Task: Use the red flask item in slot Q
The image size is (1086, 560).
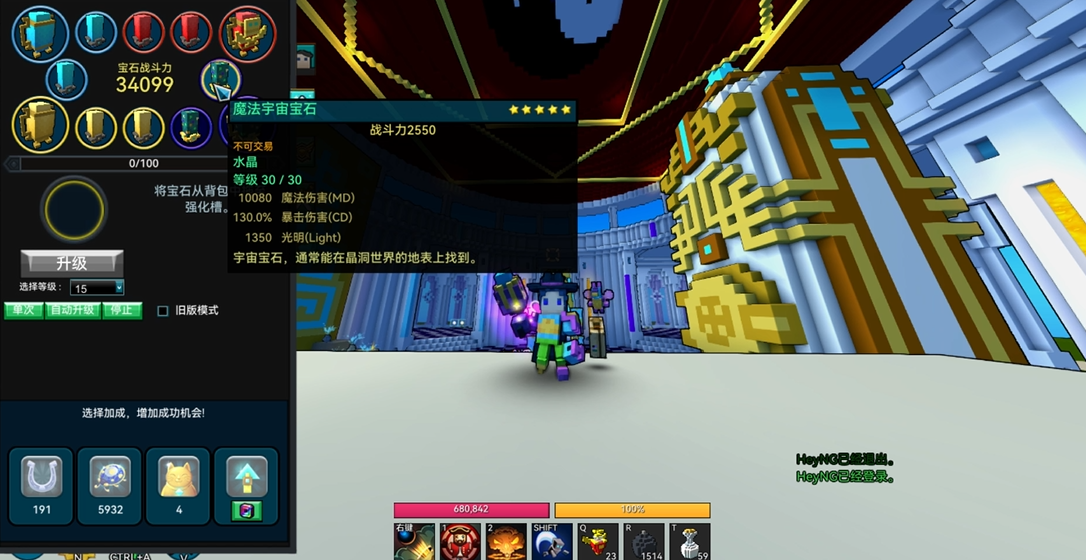Action: [598, 542]
